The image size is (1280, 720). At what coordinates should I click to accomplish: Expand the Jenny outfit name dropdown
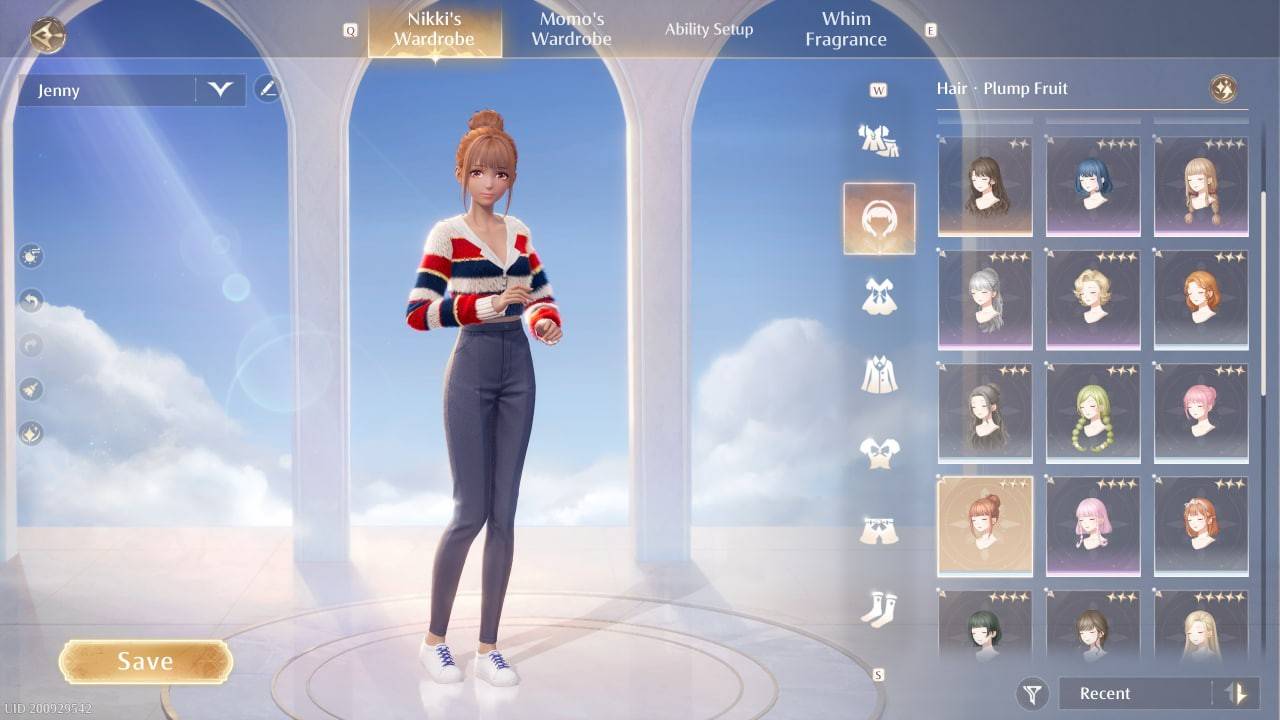tap(219, 90)
